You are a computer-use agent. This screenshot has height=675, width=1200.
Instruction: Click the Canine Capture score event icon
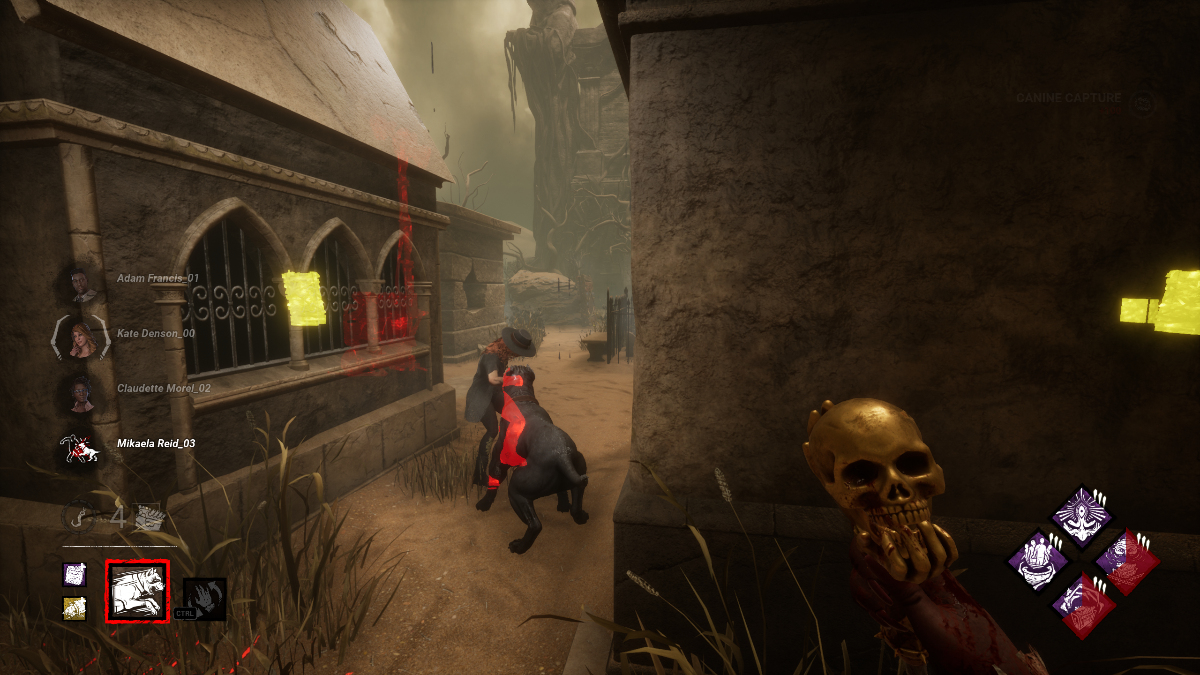1142,100
